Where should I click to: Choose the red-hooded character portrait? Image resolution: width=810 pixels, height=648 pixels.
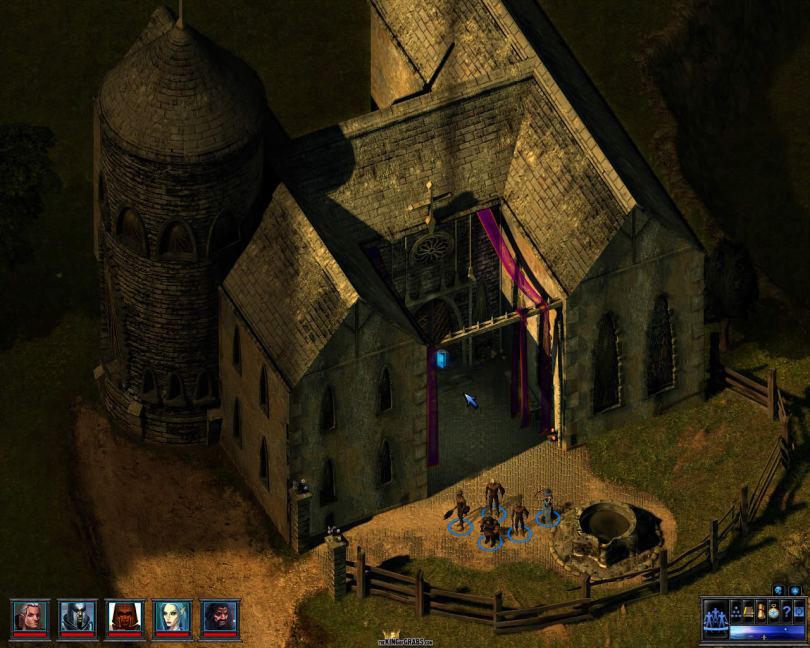[125, 617]
